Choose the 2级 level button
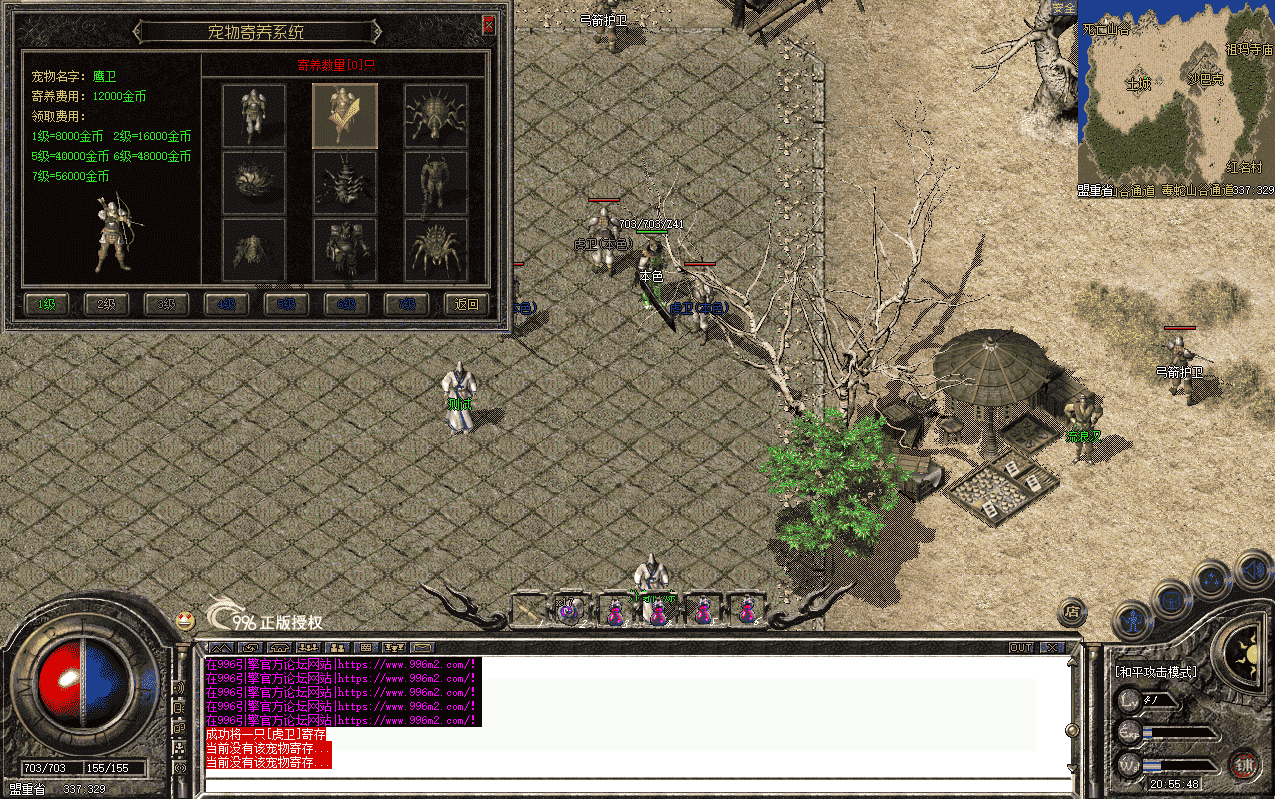 [106, 304]
